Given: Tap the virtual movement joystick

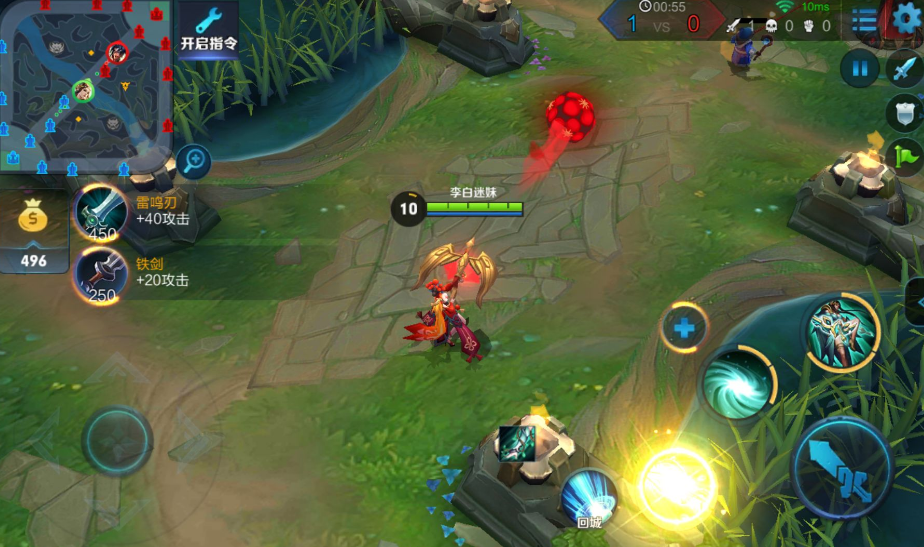Looking at the screenshot, I should 117,439.
